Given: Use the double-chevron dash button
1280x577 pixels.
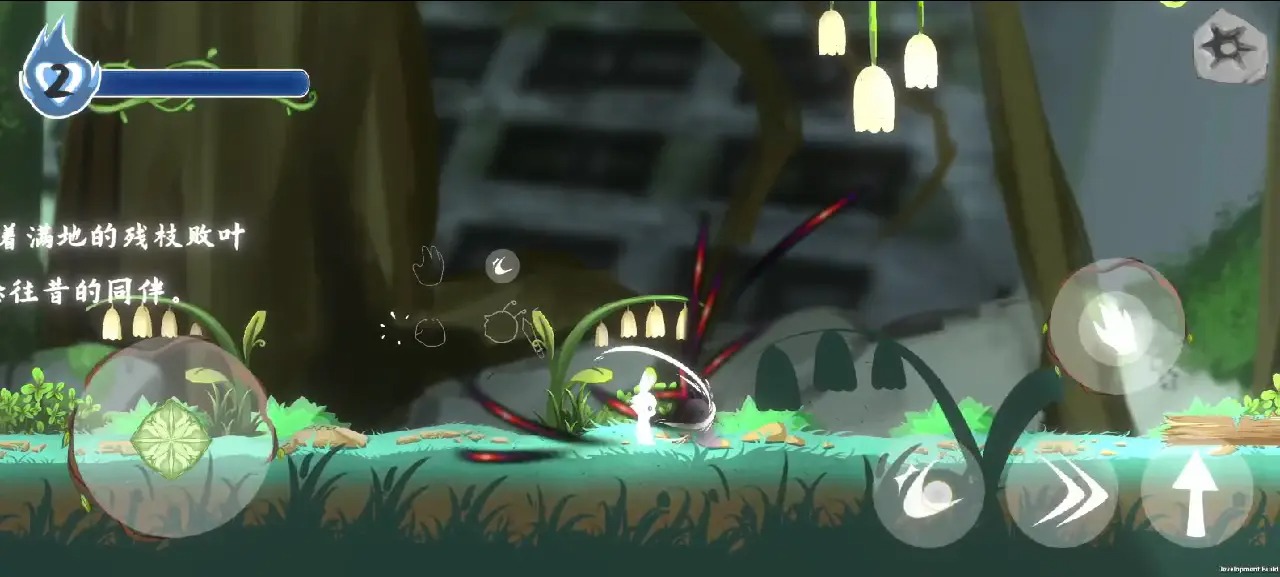Looking at the screenshot, I should point(1060,493).
